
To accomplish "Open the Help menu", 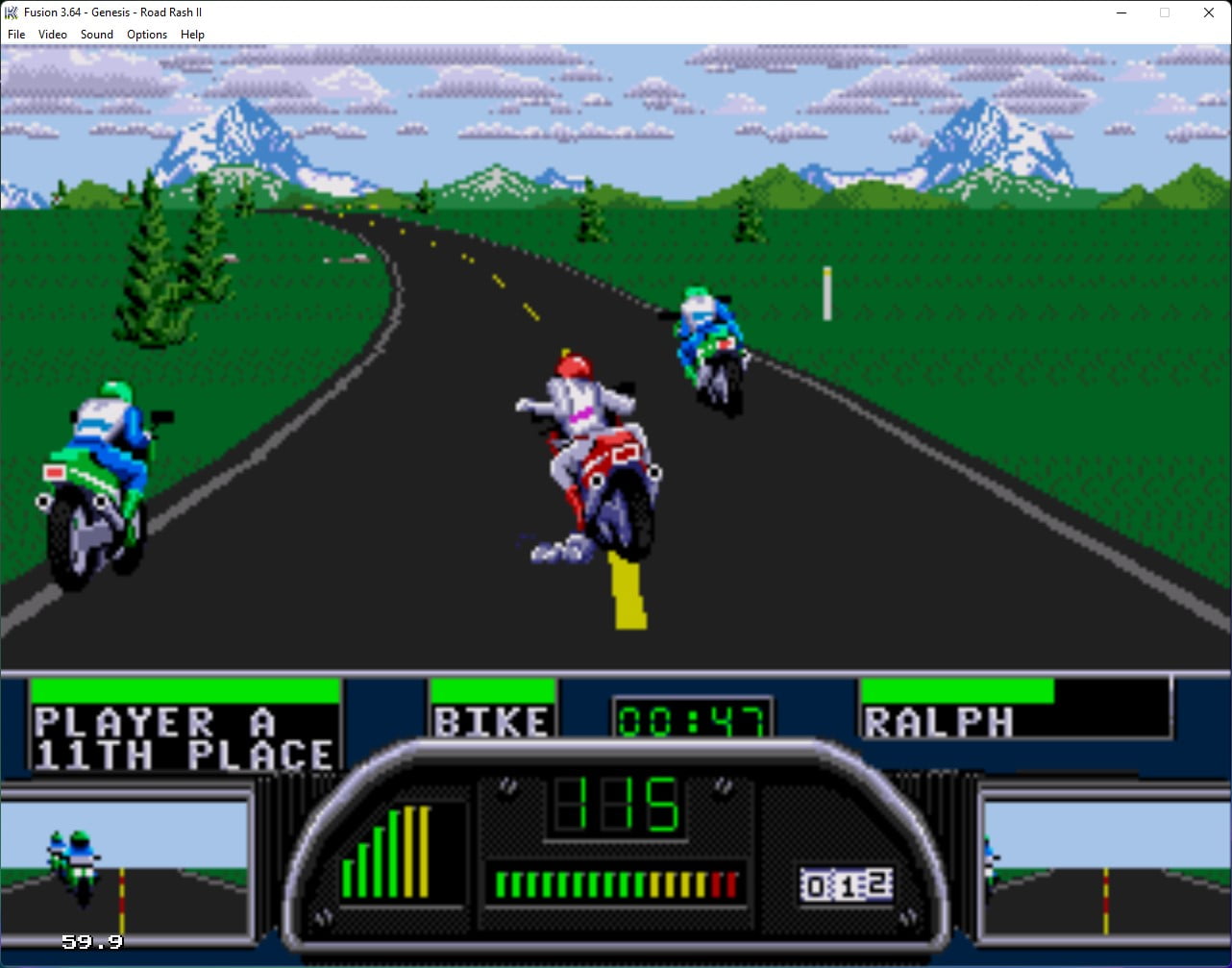I will (x=192, y=34).
